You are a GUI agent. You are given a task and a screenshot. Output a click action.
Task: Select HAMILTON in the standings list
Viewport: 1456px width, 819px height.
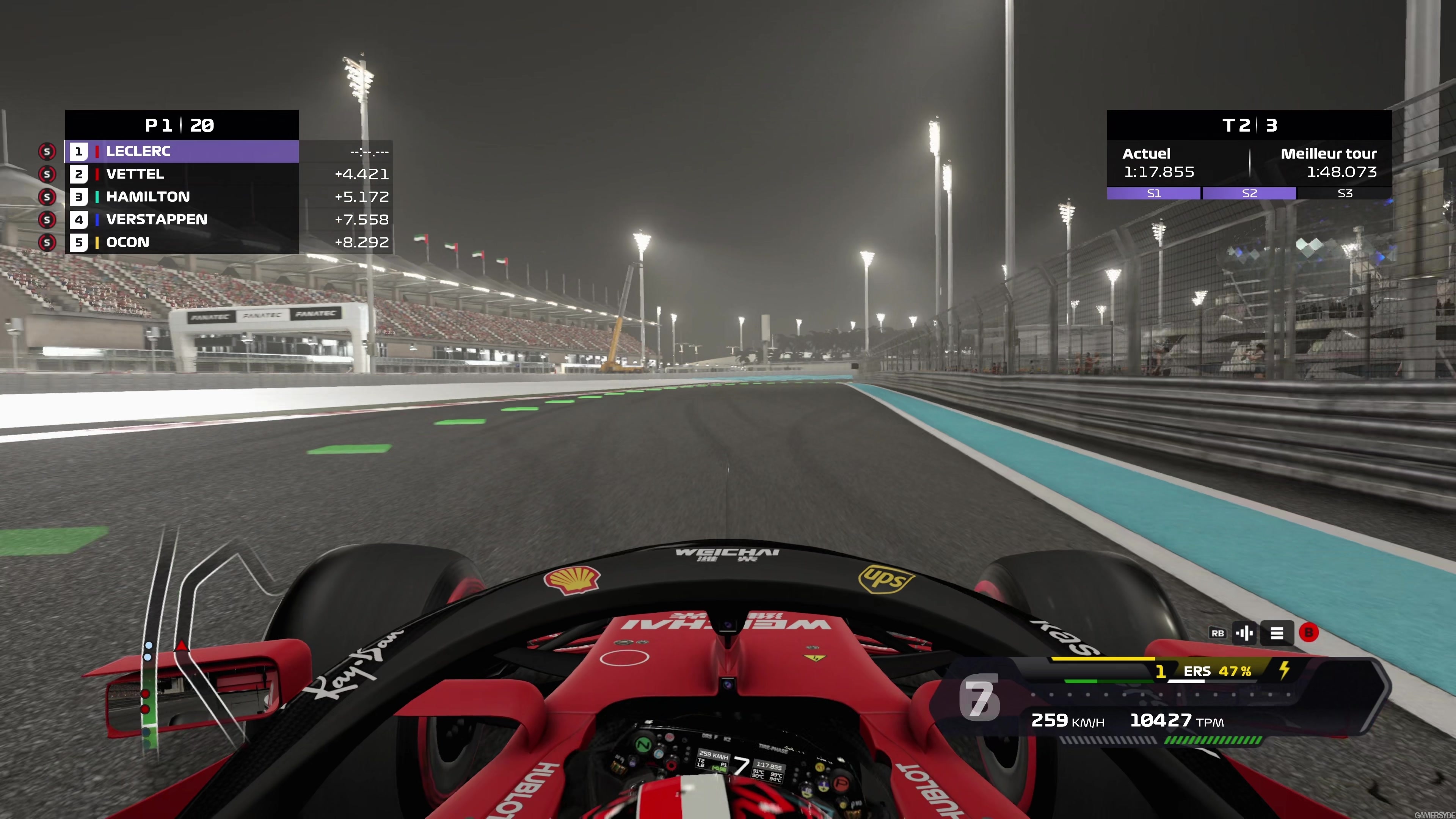(148, 197)
